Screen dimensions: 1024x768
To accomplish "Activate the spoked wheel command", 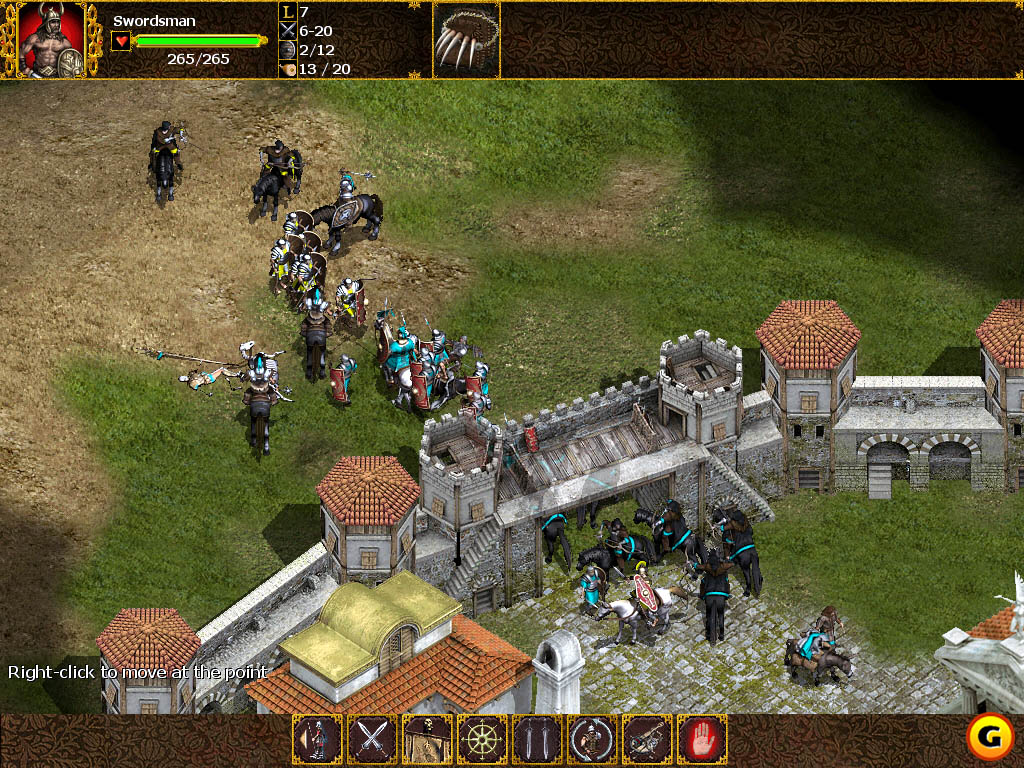I will click(x=482, y=740).
